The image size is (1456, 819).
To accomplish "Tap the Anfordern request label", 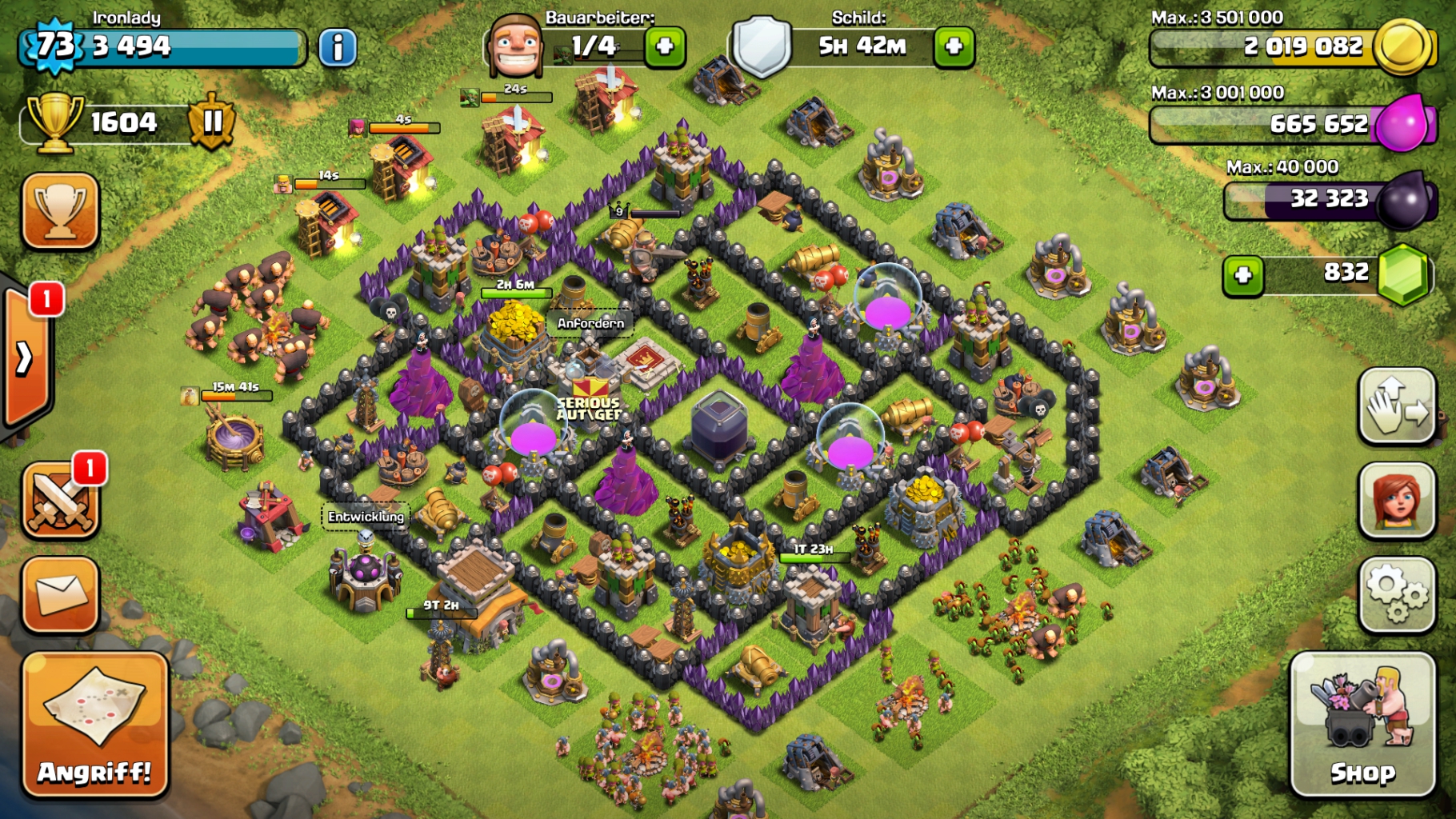I will point(590,323).
